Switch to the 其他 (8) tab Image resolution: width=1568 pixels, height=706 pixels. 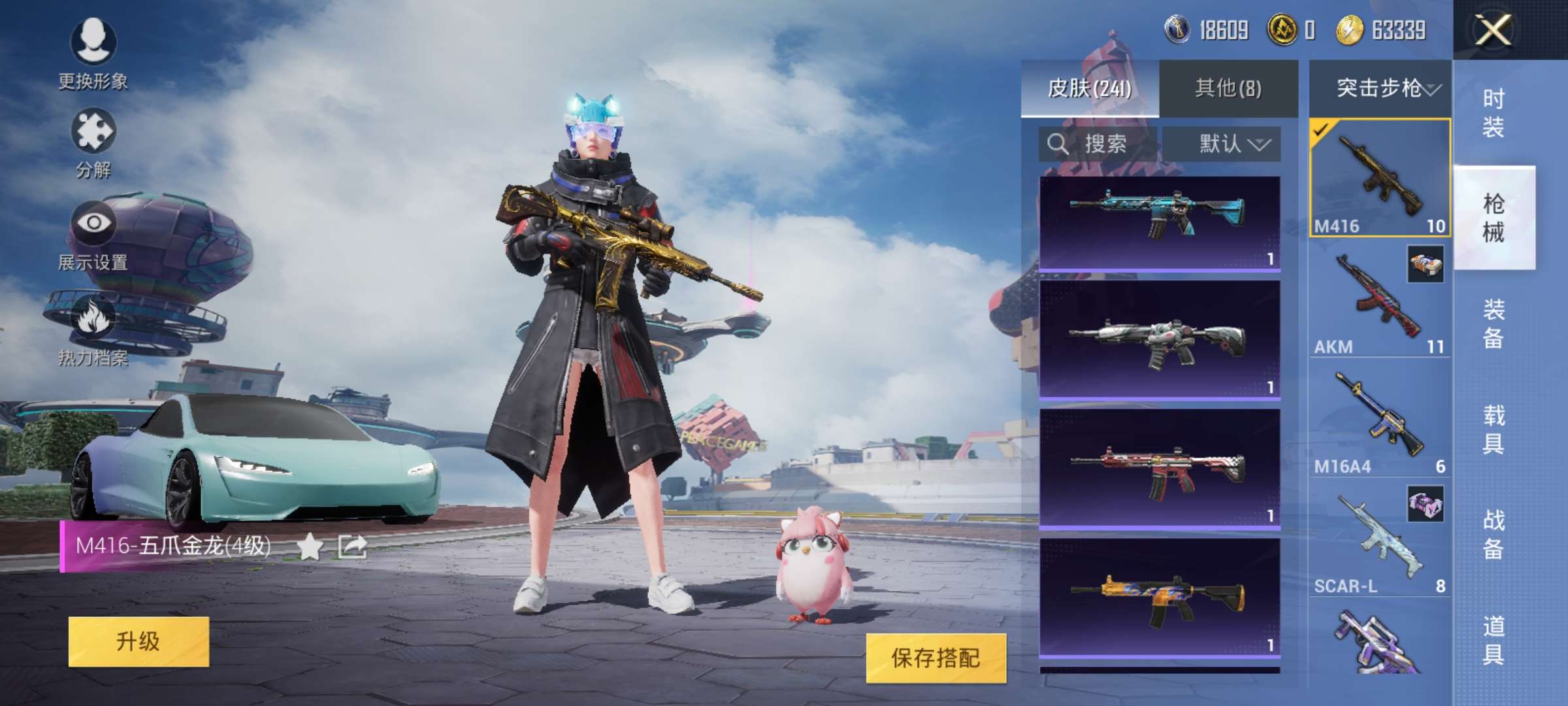1228,88
